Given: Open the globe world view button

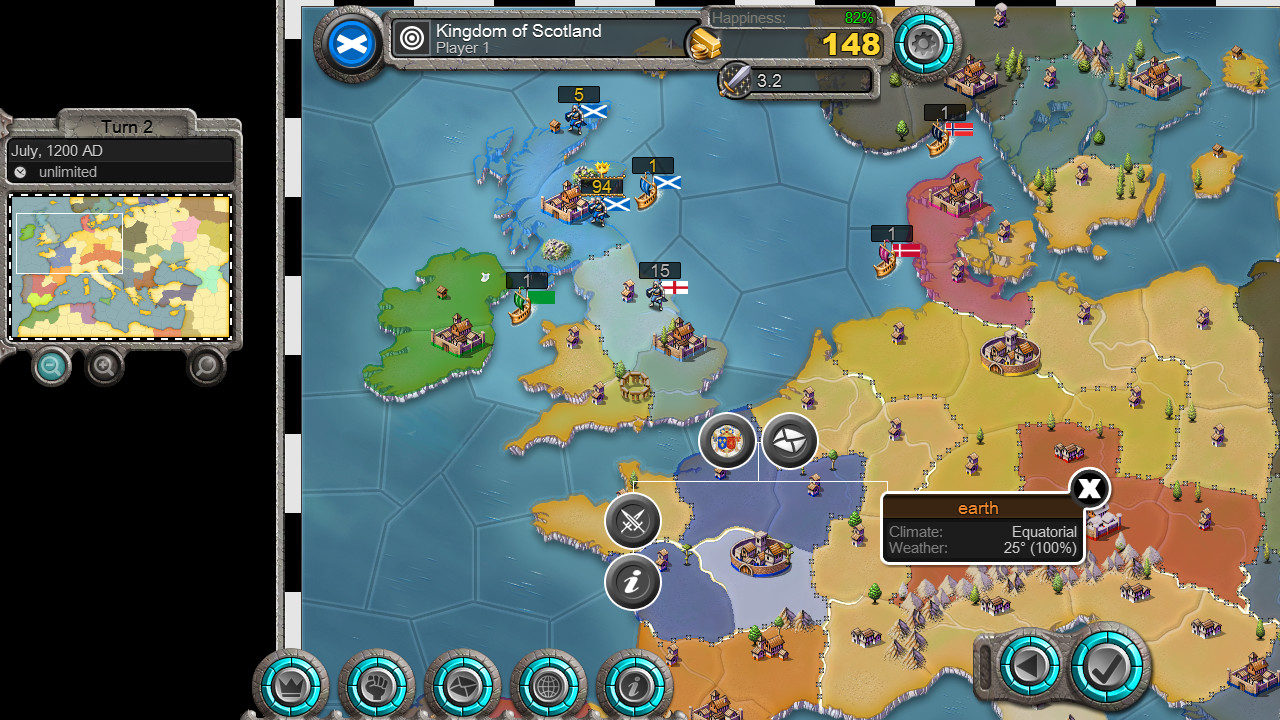Looking at the screenshot, I should [548, 686].
